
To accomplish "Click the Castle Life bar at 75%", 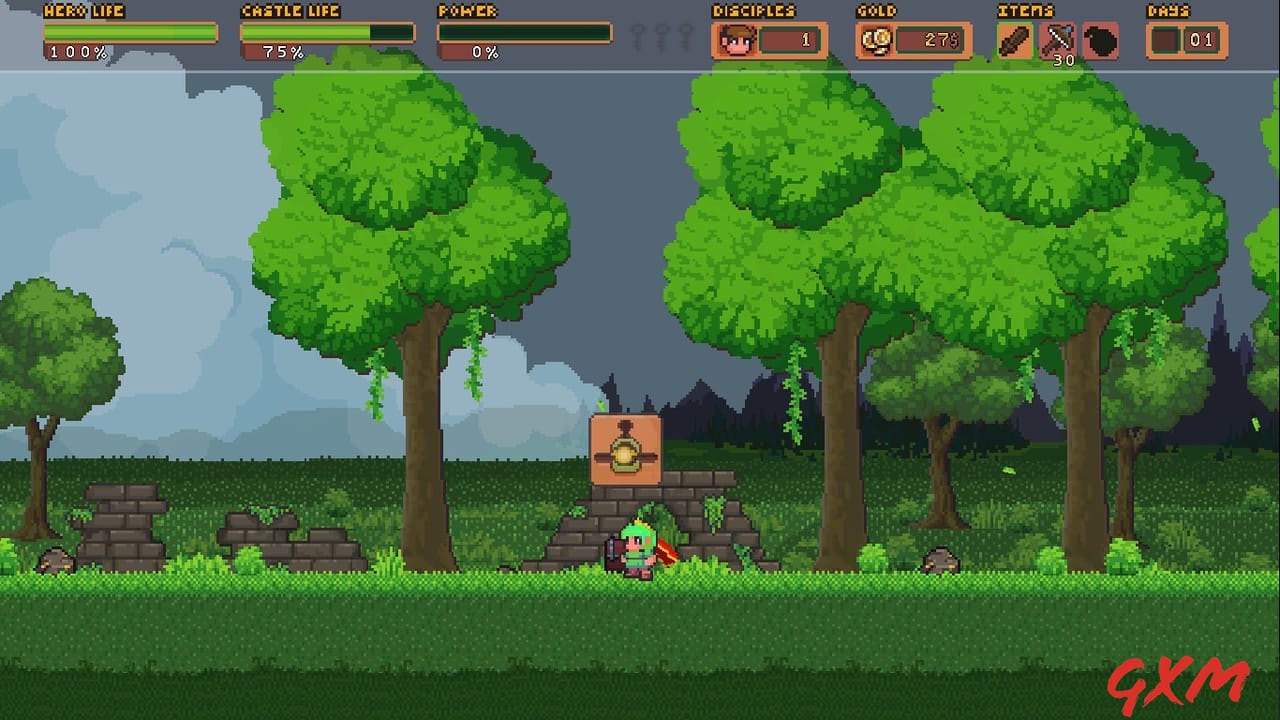I will click(326, 31).
